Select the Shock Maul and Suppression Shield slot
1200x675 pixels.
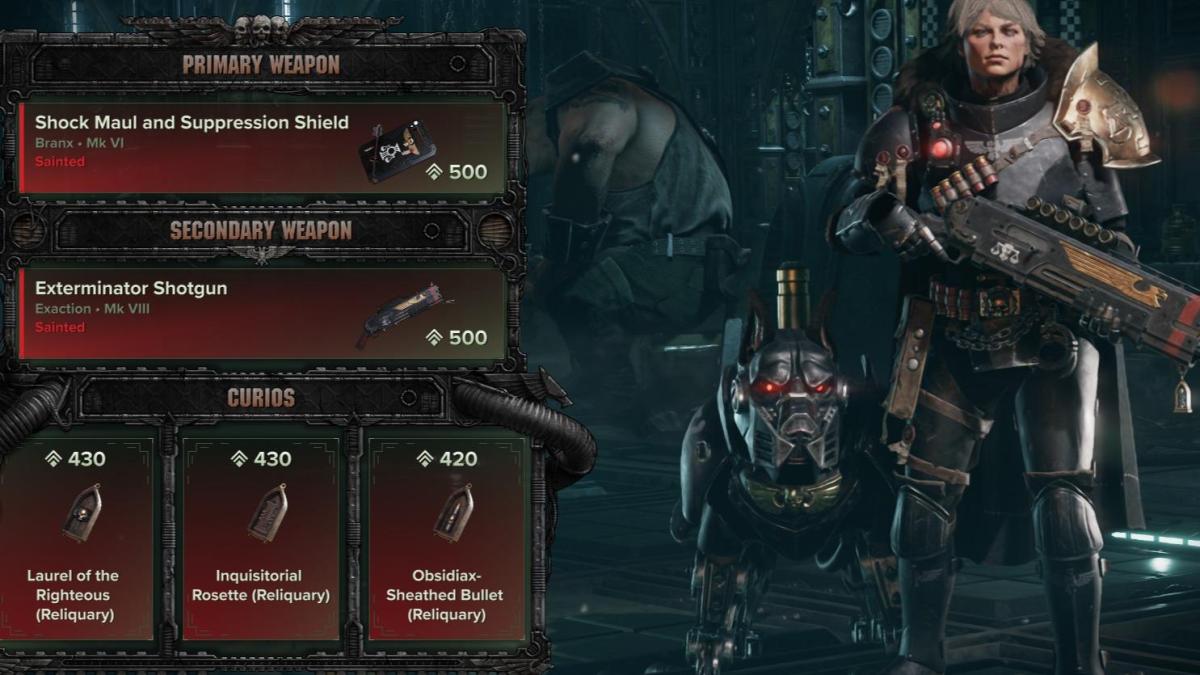tap(262, 147)
